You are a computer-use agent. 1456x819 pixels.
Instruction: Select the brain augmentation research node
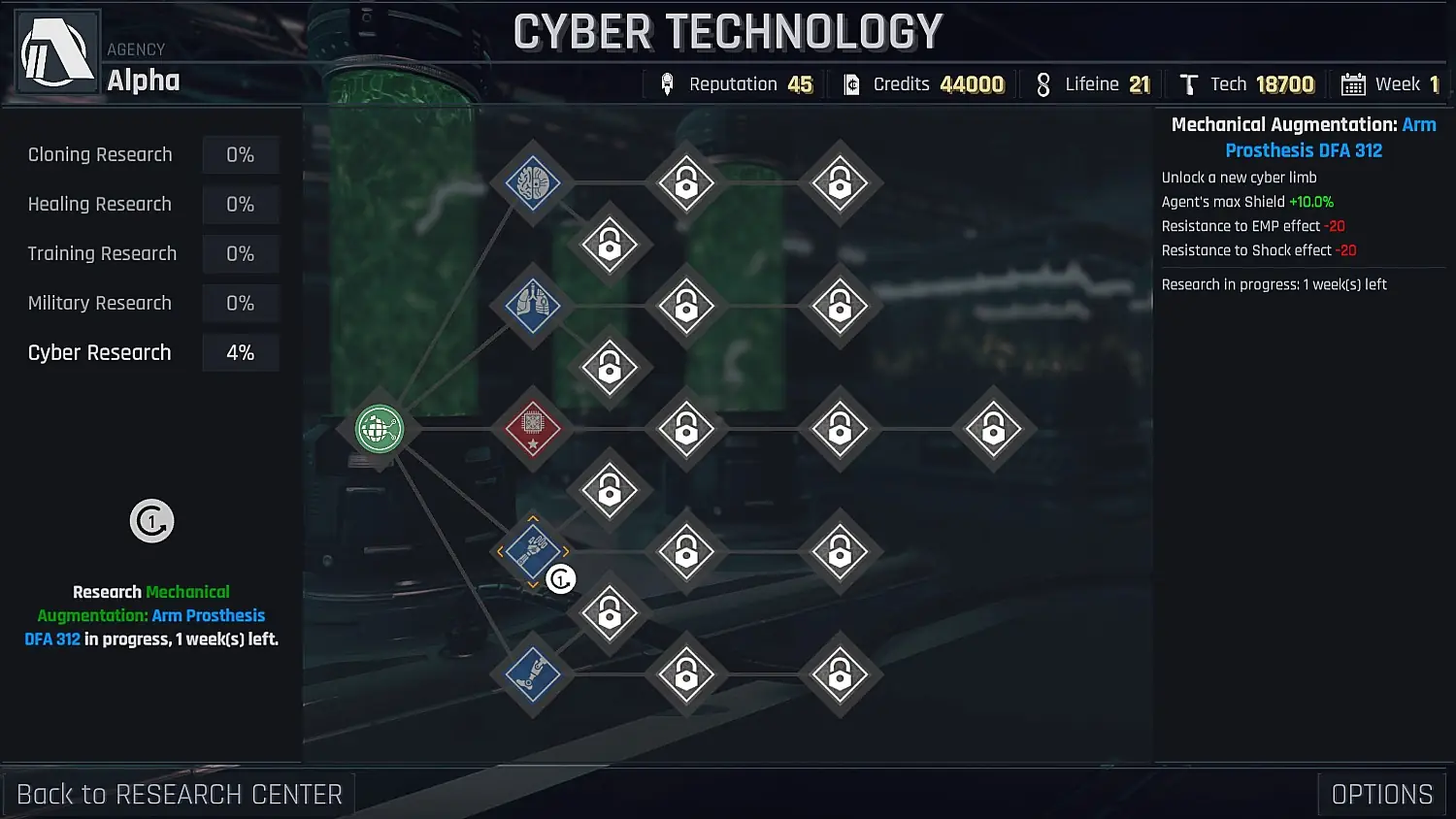pyautogui.click(x=531, y=181)
